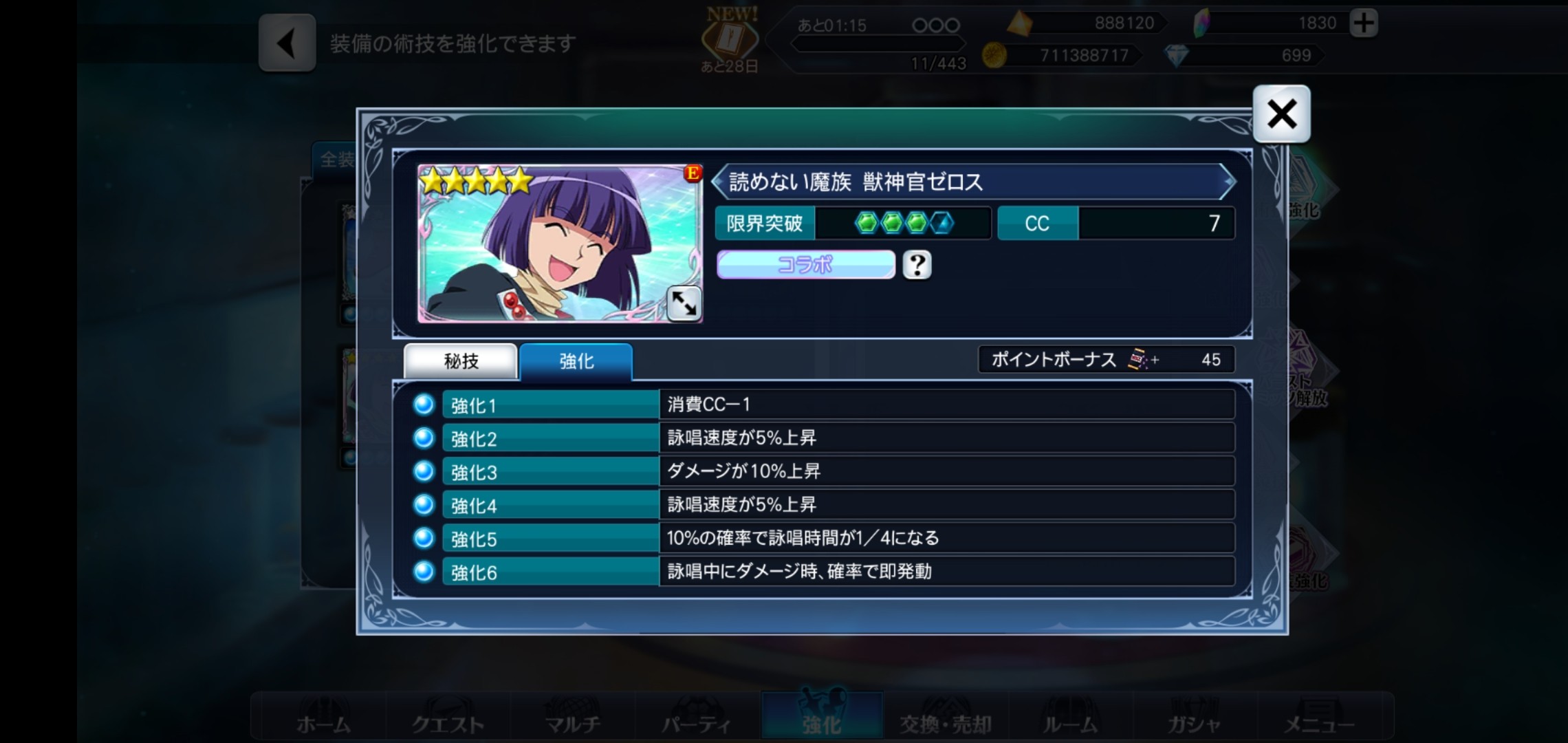Toggle the blue orb beside 強化4

[x=423, y=504]
